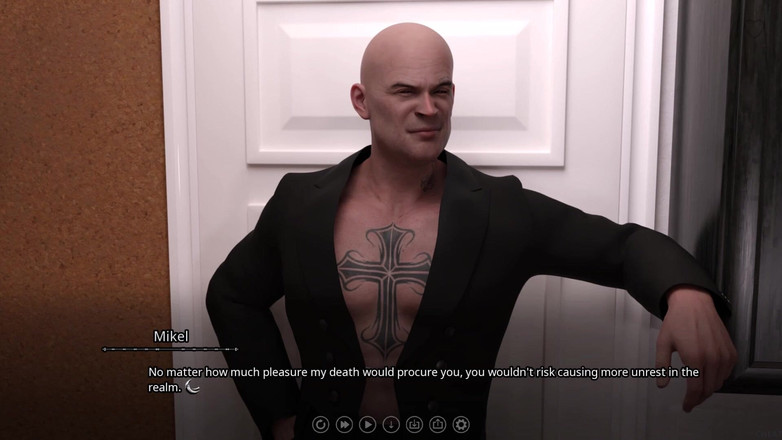Activate the fast-forward skip button
The image size is (782, 440).
click(x=344, y=424)
